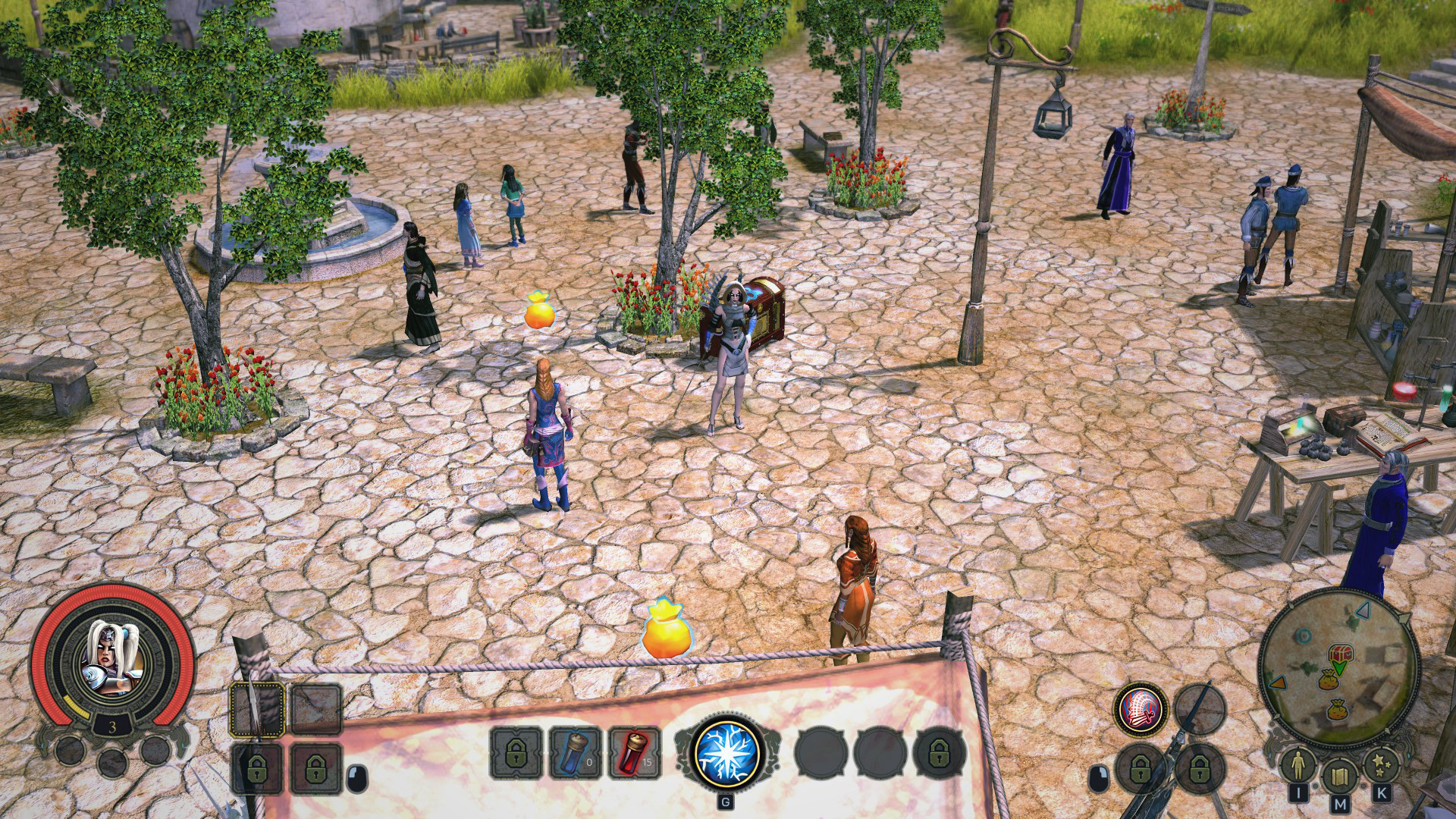Use the red health potion slot
Viewport: 1456px width, 819px height.
(634, 754)
